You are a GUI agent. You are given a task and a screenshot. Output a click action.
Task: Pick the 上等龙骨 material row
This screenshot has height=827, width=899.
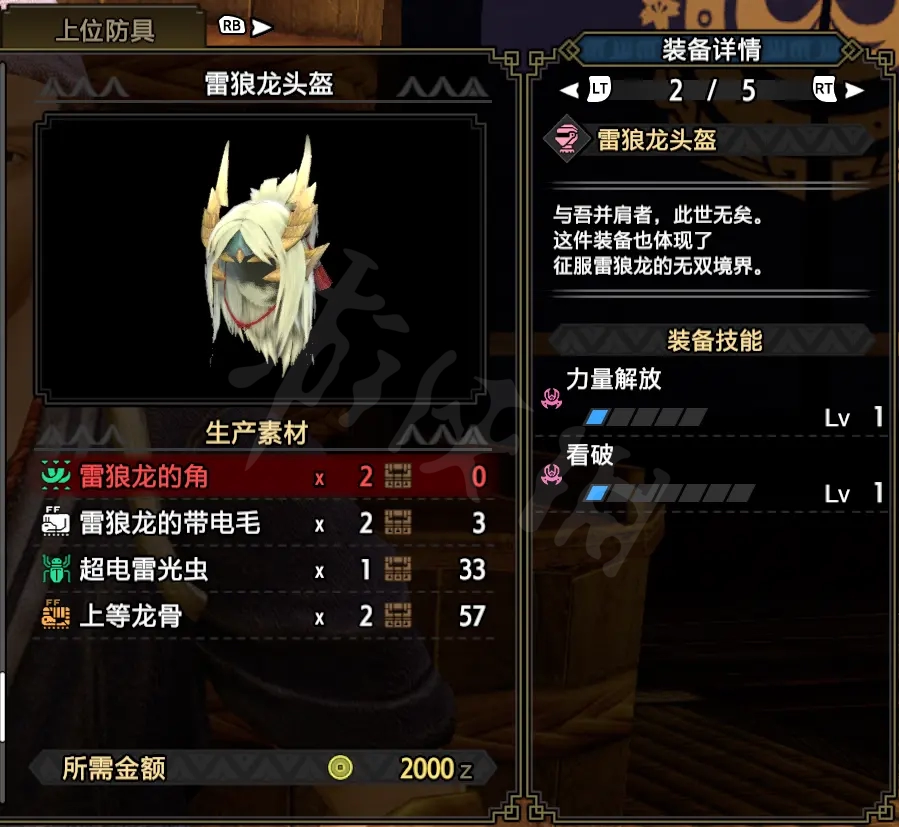[265, 616]
